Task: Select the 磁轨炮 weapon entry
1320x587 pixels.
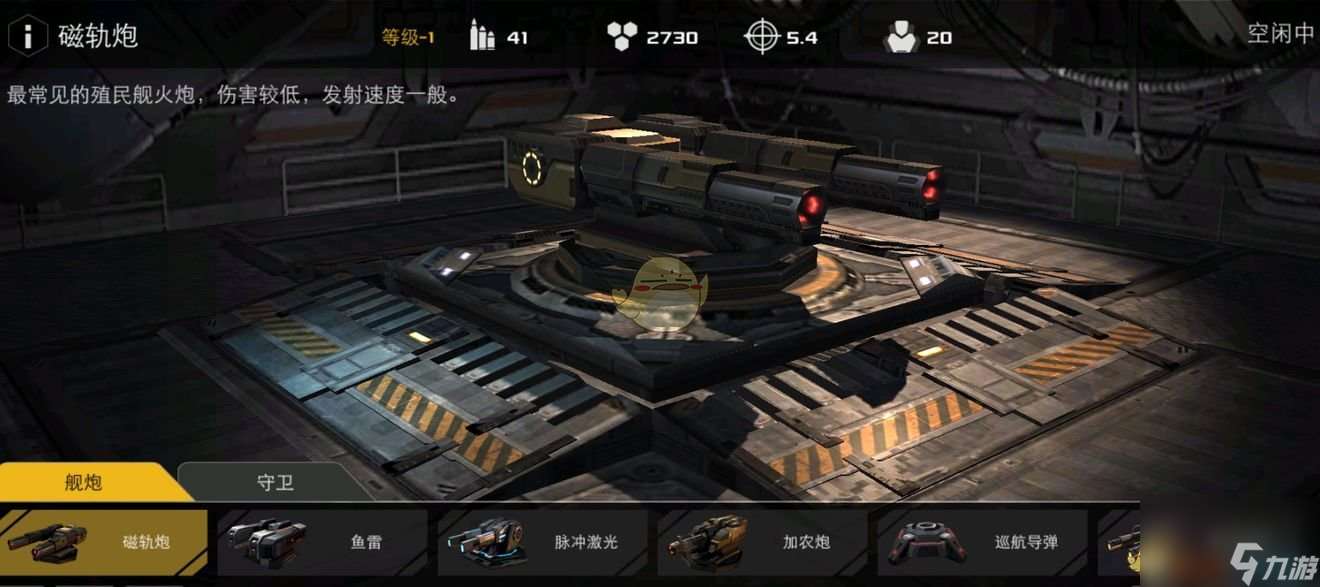Action: coord(104,542)
